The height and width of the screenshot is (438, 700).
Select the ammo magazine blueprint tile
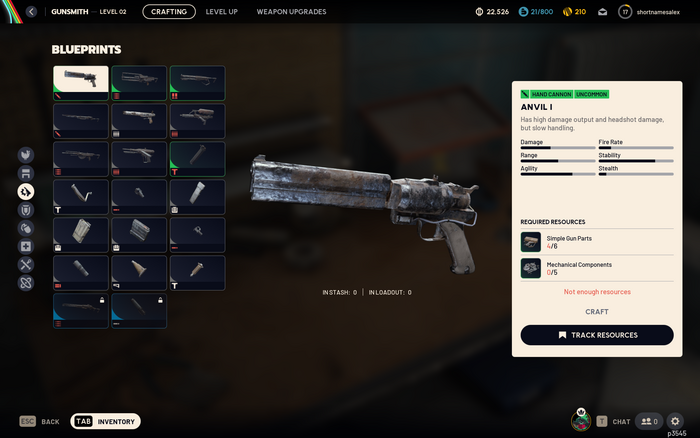click(x=81, y=235)
